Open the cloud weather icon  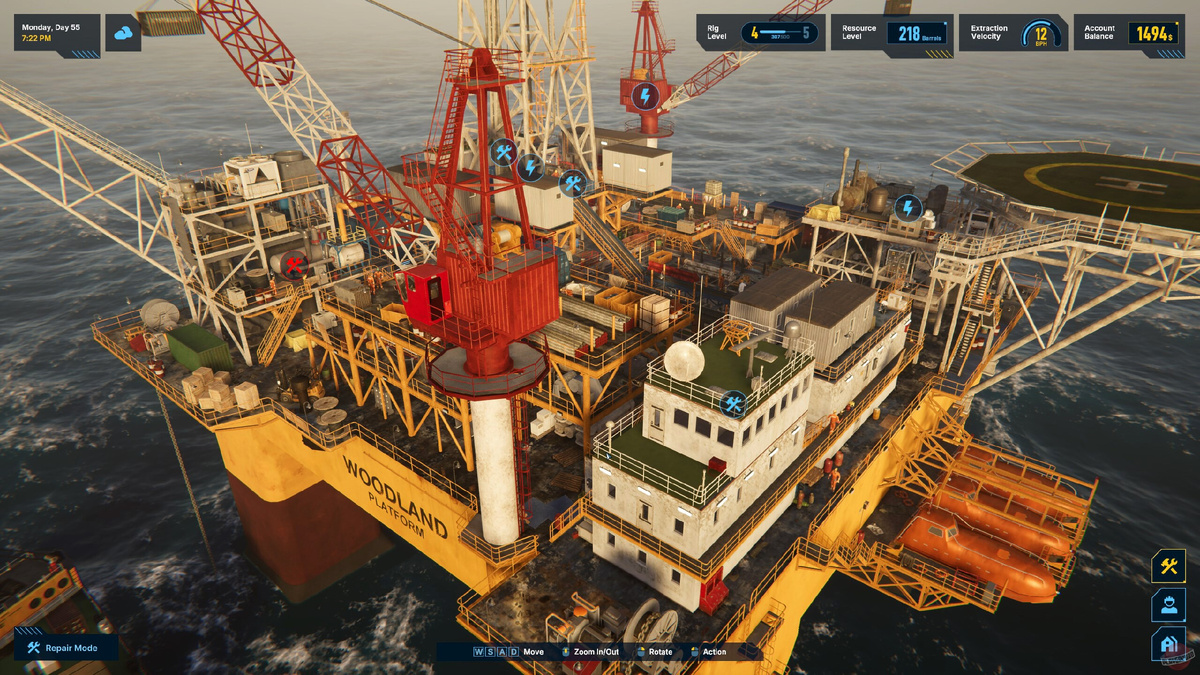point(123,34)
